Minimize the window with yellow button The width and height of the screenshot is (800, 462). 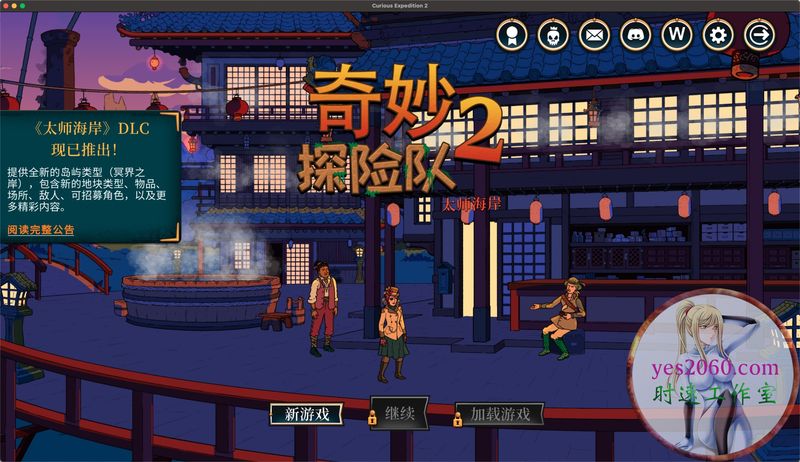24,8
